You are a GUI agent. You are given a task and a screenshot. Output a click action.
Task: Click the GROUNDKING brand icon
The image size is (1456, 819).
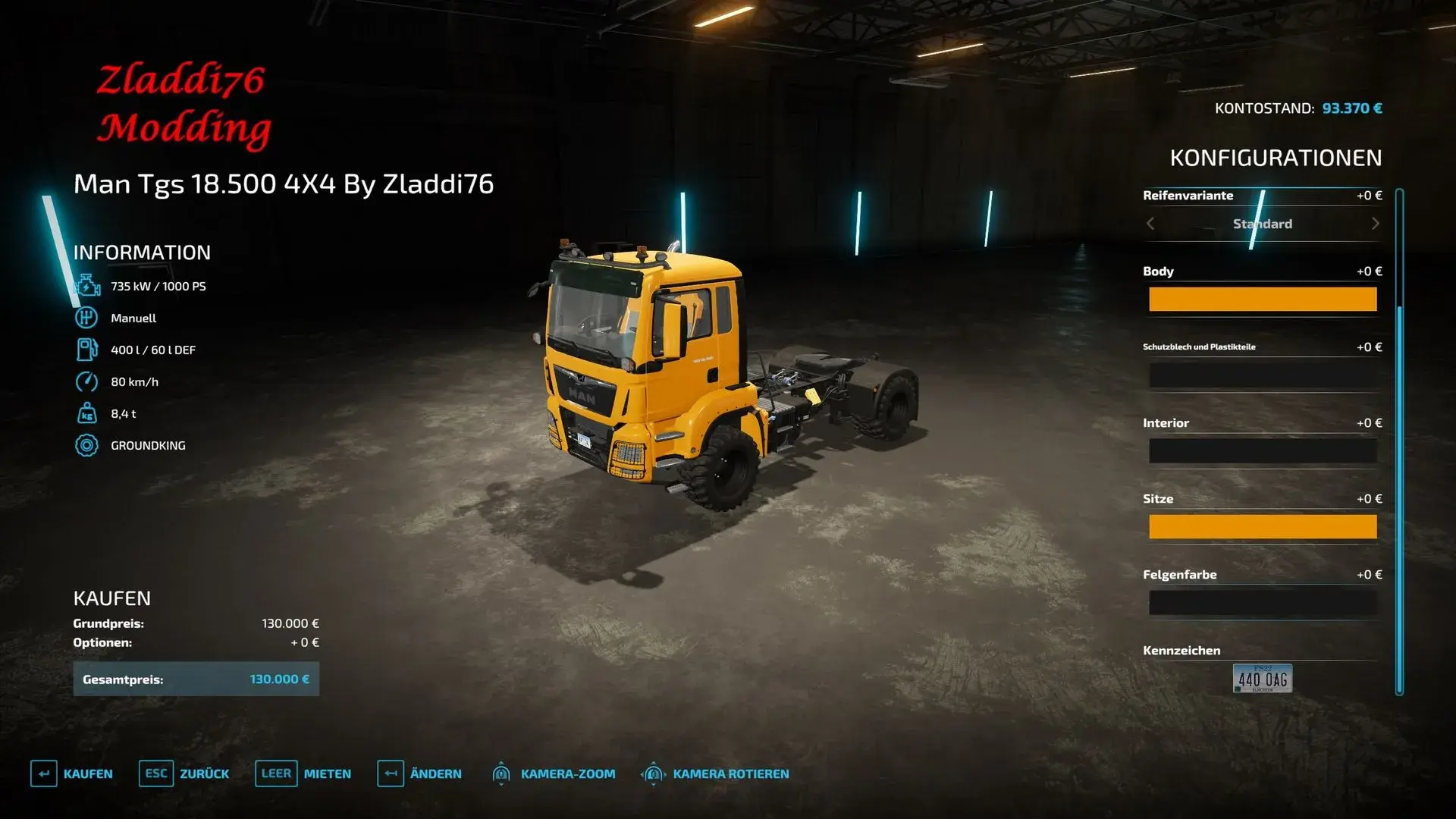[x=89, y=445]
